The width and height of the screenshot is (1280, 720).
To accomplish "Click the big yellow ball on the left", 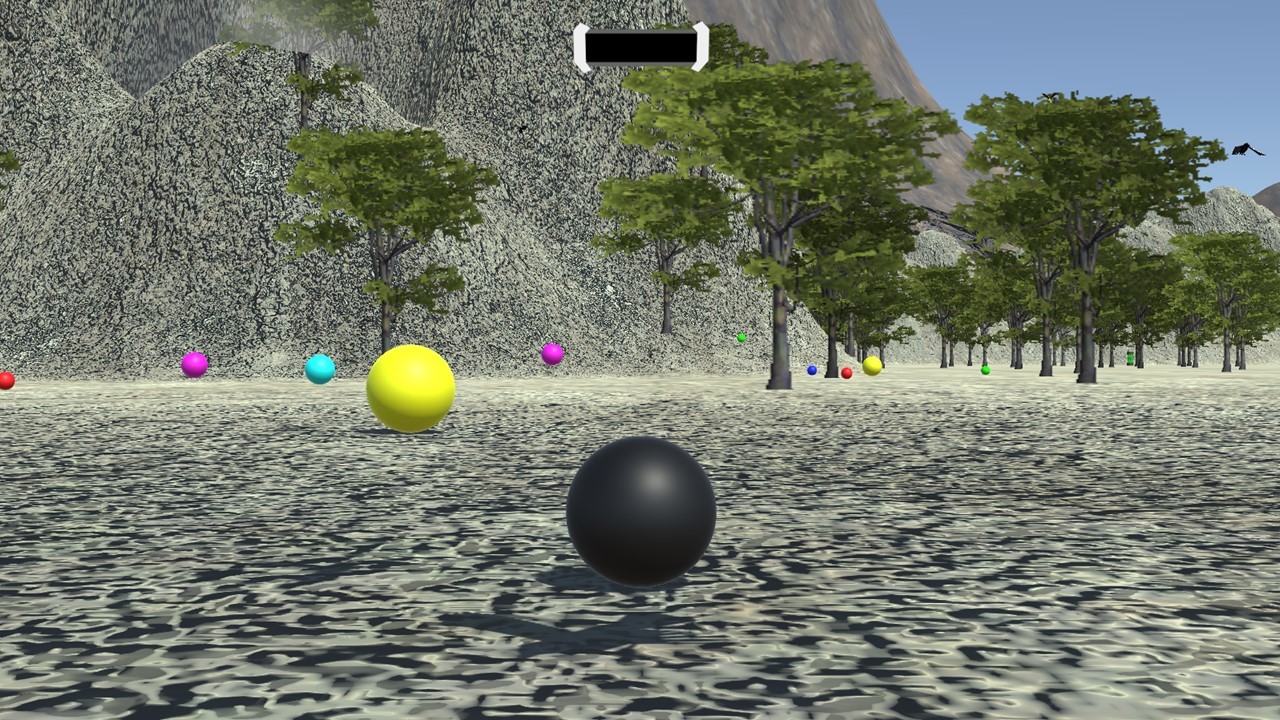I will [x=410, y=388].
